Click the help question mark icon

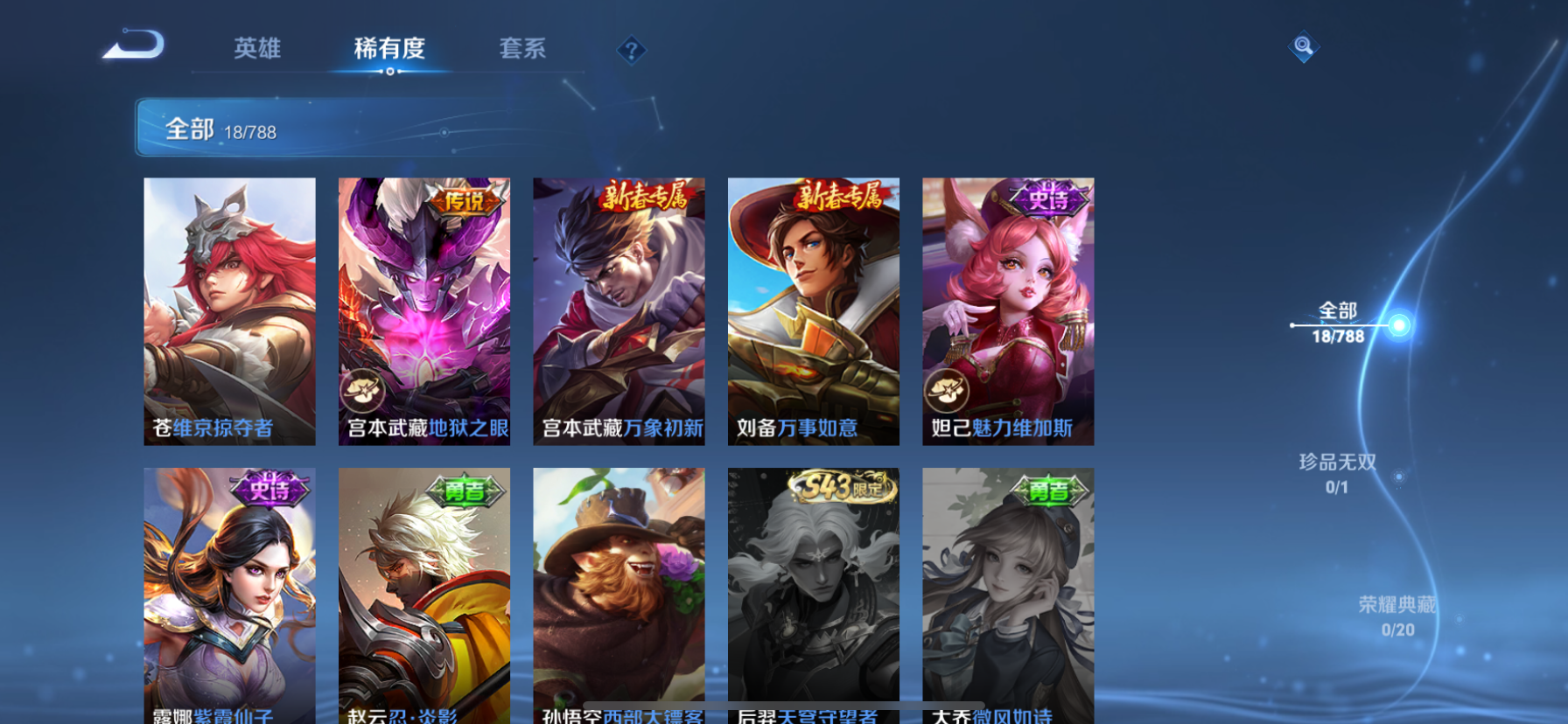[630, 50]
